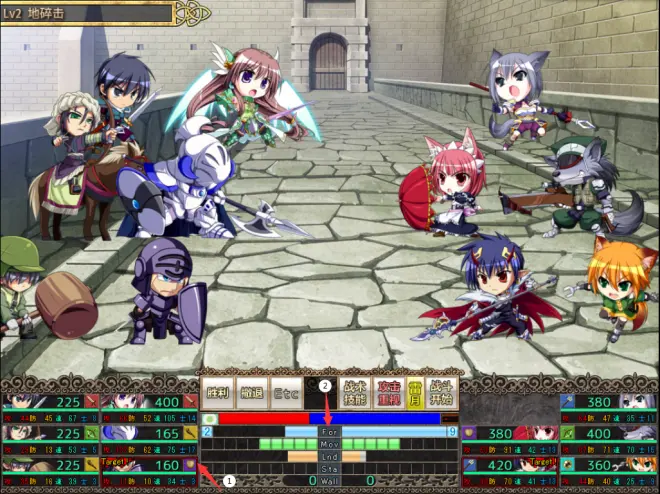Start the battle with 战斗开始
Viewport: 660px width, 494px height.
point(441,392)
